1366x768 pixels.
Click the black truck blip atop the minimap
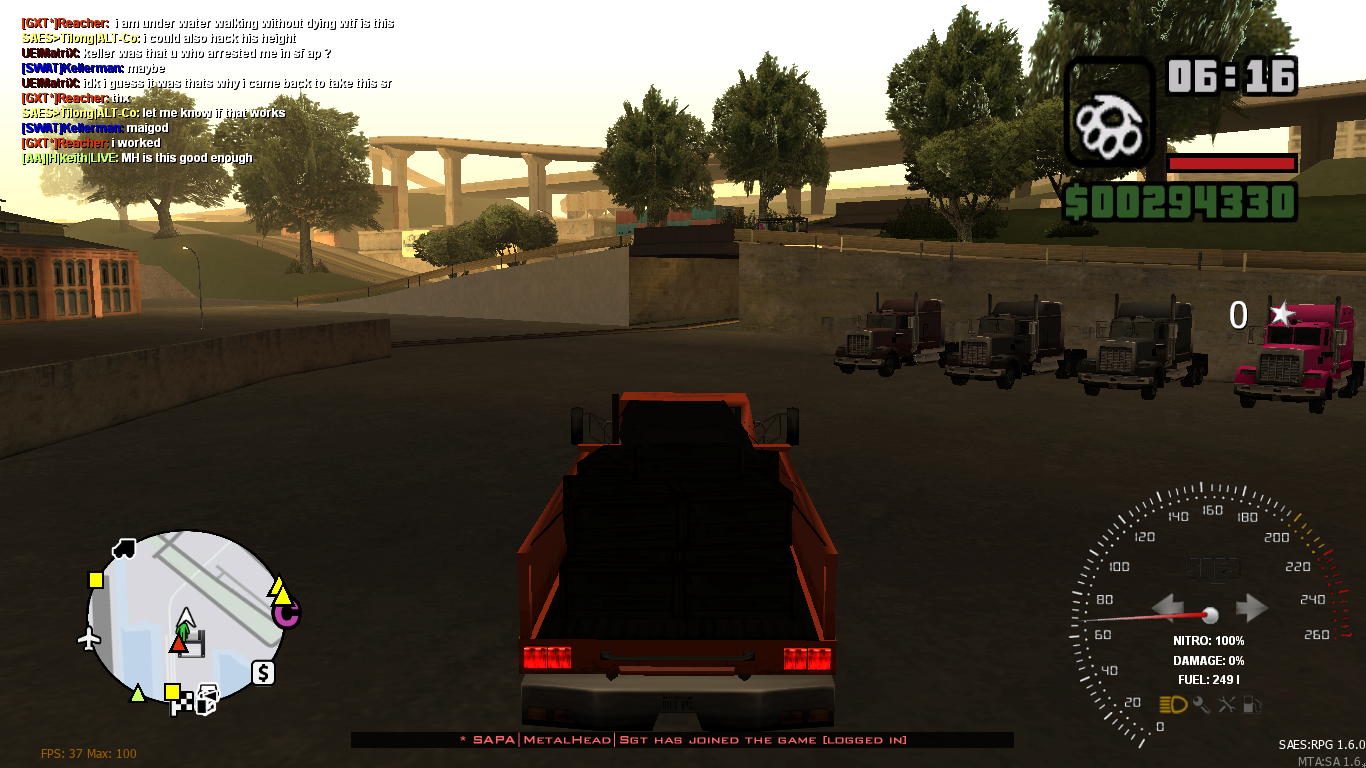point(123,549)
